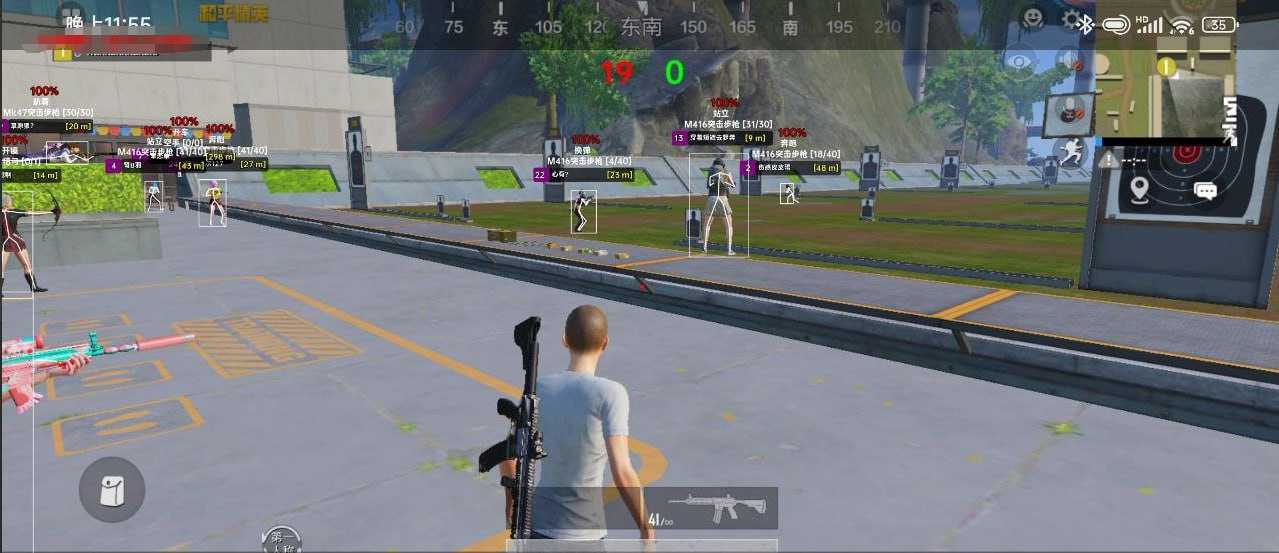Open the backpack inventory
The height and width of the screenshot is (553, 1279).
click(112, 490)
